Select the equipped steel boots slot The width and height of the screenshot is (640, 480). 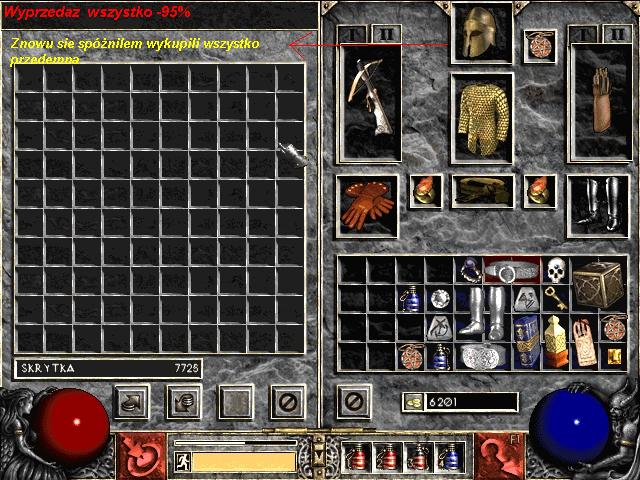click(597, 204)
